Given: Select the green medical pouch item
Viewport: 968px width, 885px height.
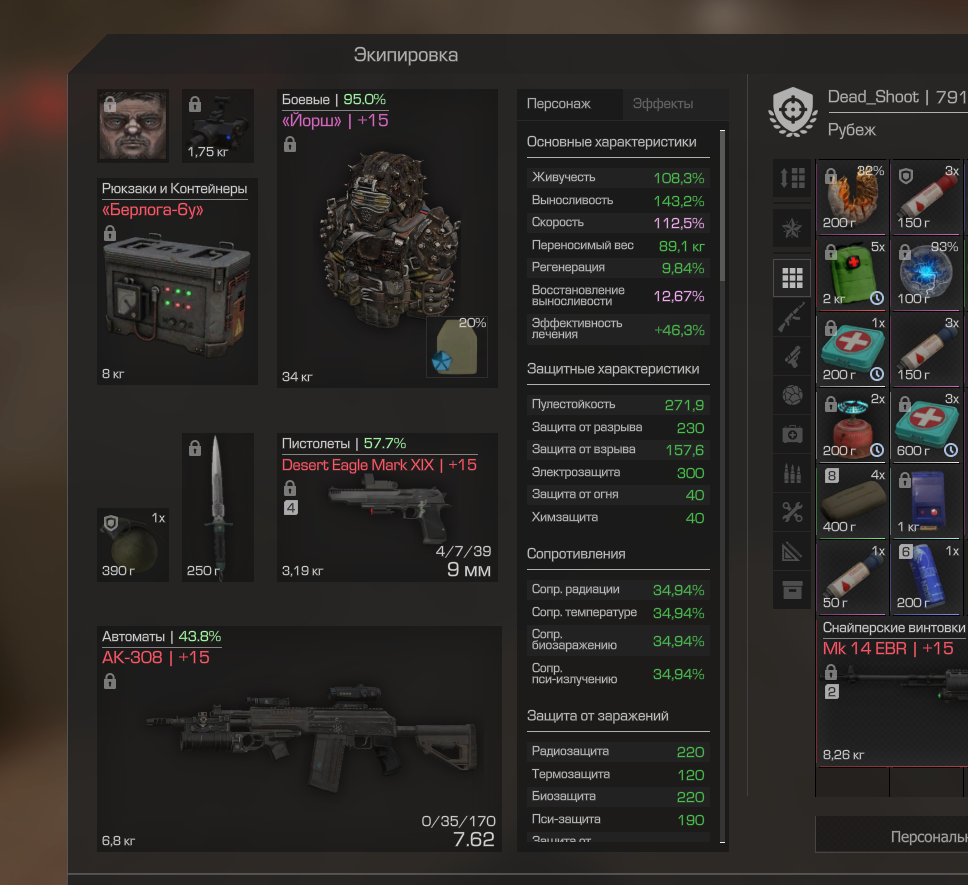Looking at the screenshot, I should tap(852, 273).
